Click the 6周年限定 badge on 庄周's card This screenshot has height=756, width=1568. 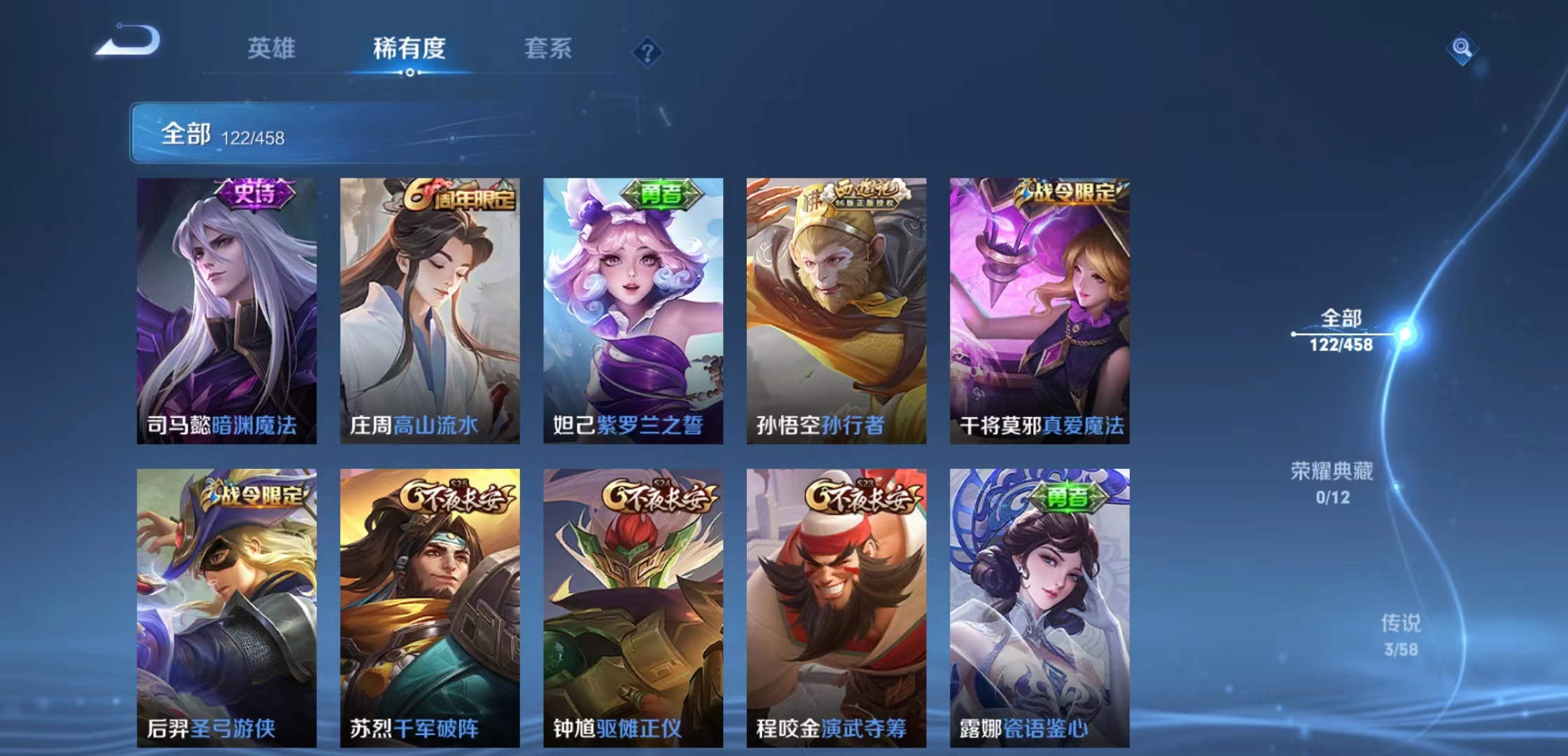pyautogui.click(x=455, y=198)
